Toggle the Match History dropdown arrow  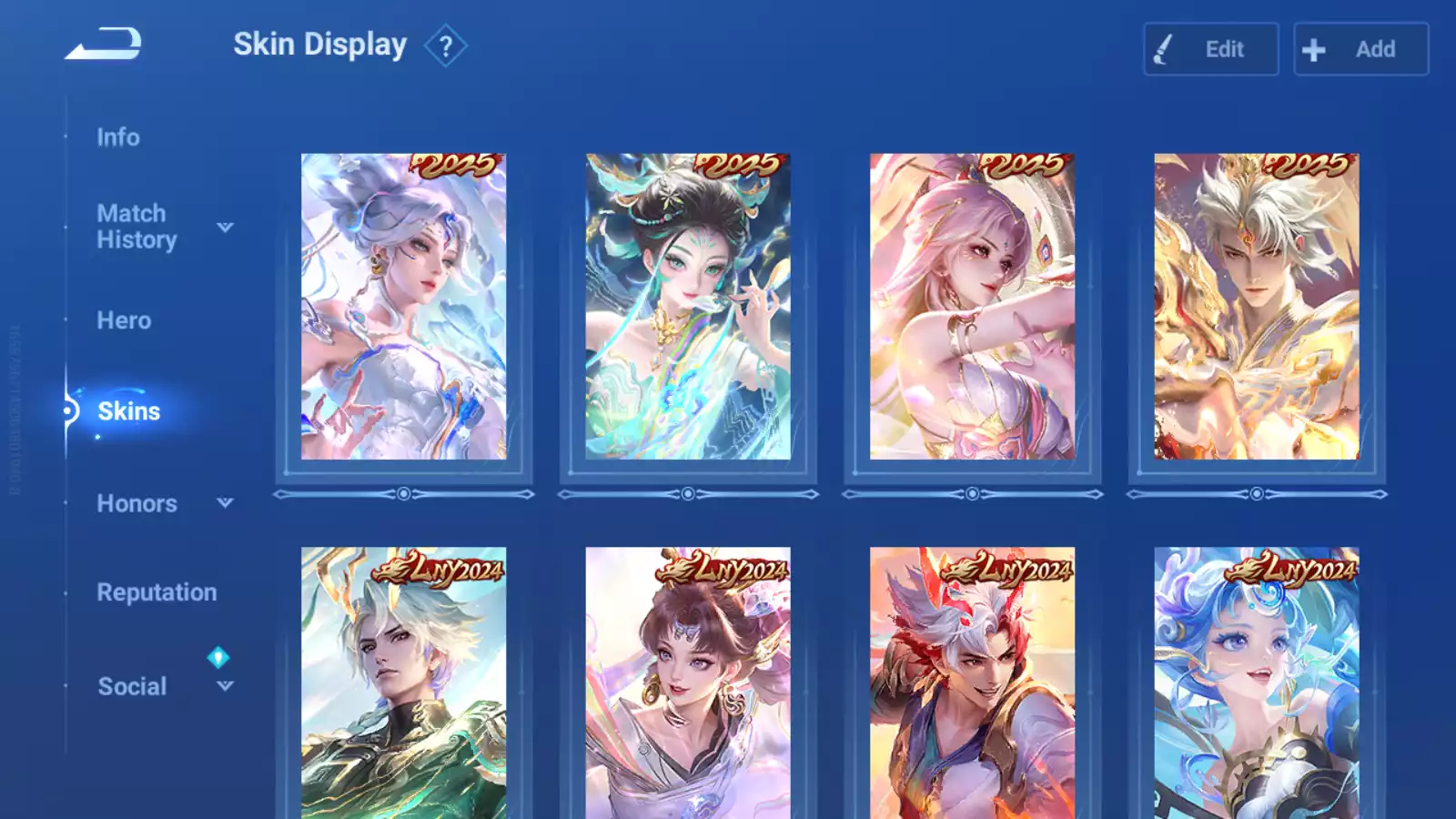[x=225, y=227]
